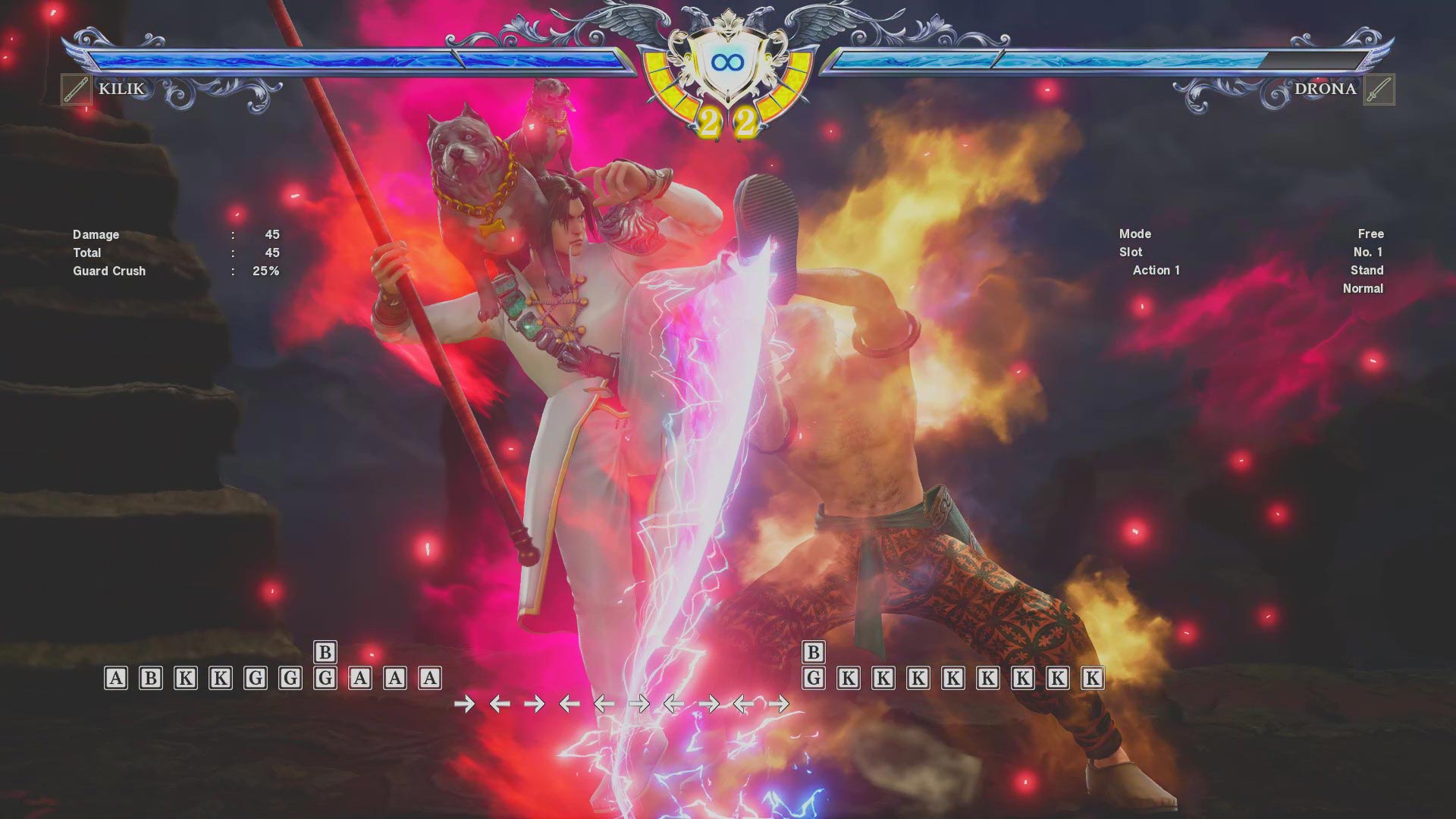Select the KILIK name plate
1456x819 pixels.
coord(119,89)
